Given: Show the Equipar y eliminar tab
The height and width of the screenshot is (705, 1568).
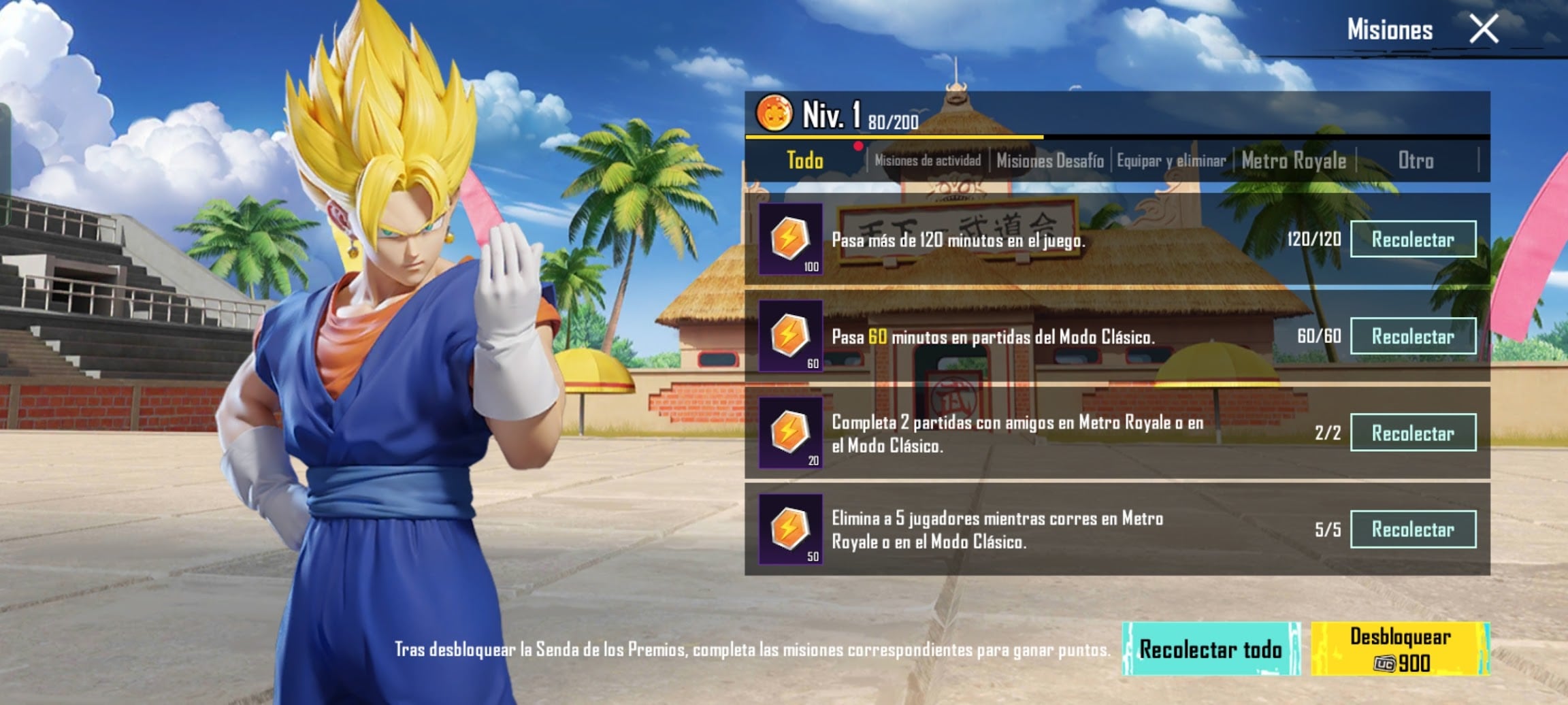Looking at the screenshot, I should 1171,161.
